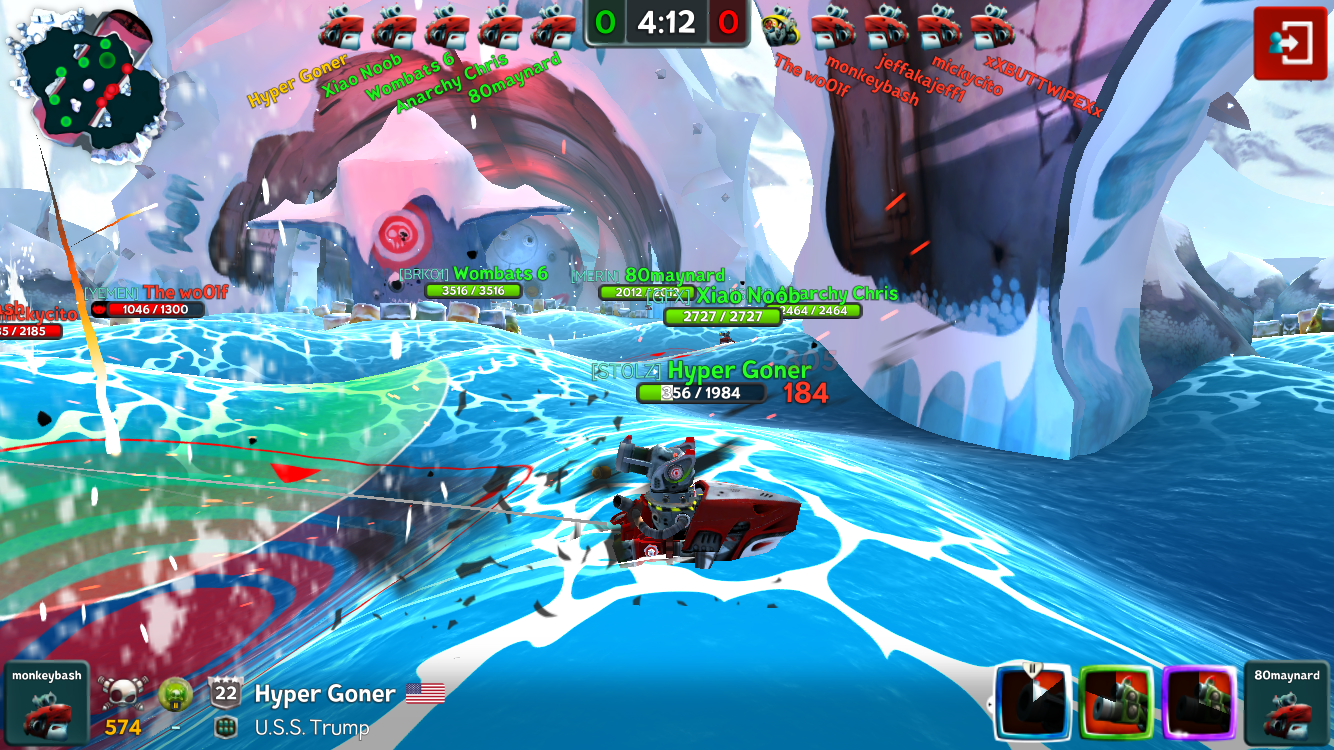Image resolution: width=1334 pixels, height=750 pixels.
Task: Switch to previous player monkeybash
Action: 46,704
